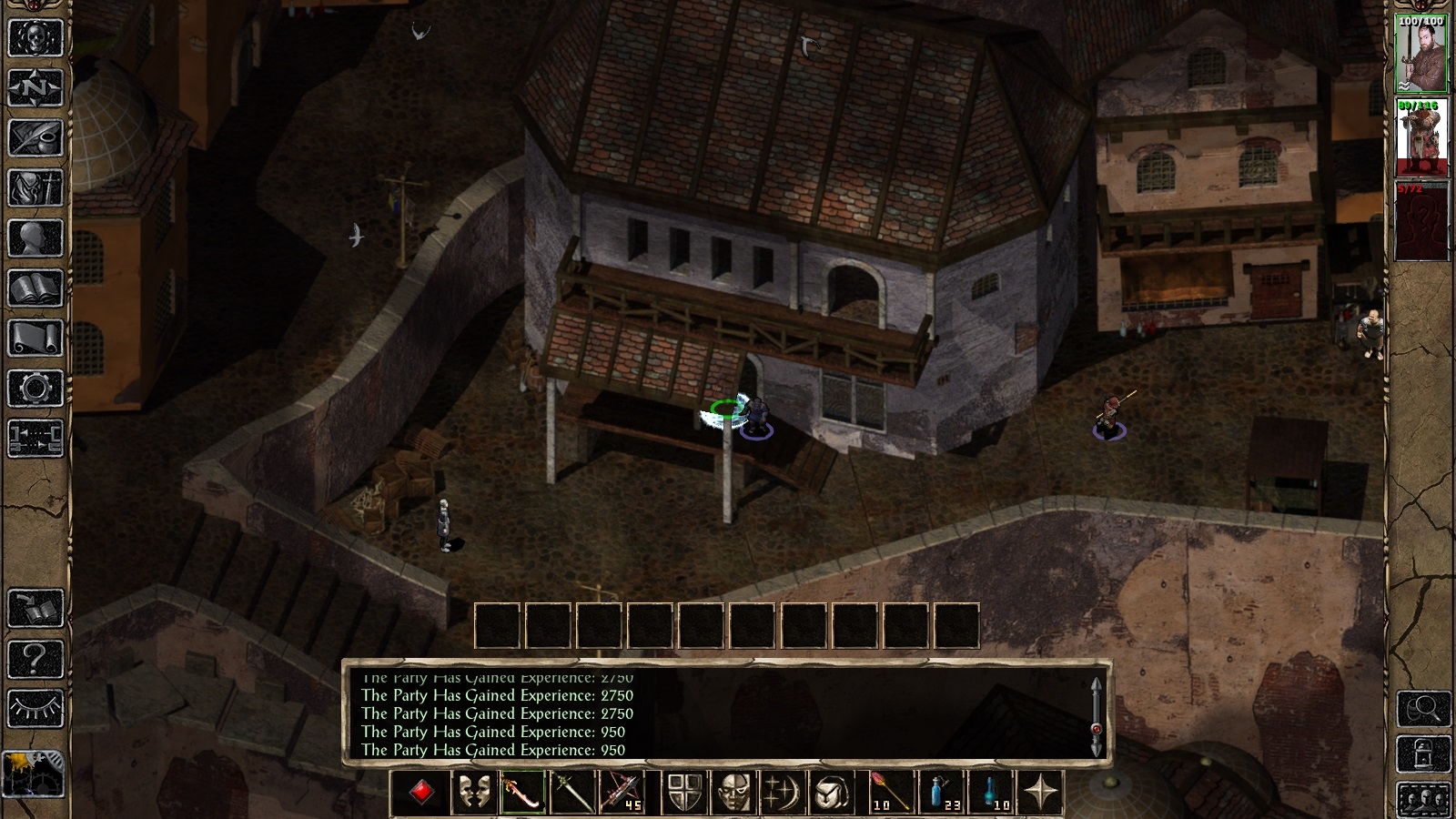Open the area map with the compass button
Viewport: 1456px width, 819px height.
pos(35,89)
